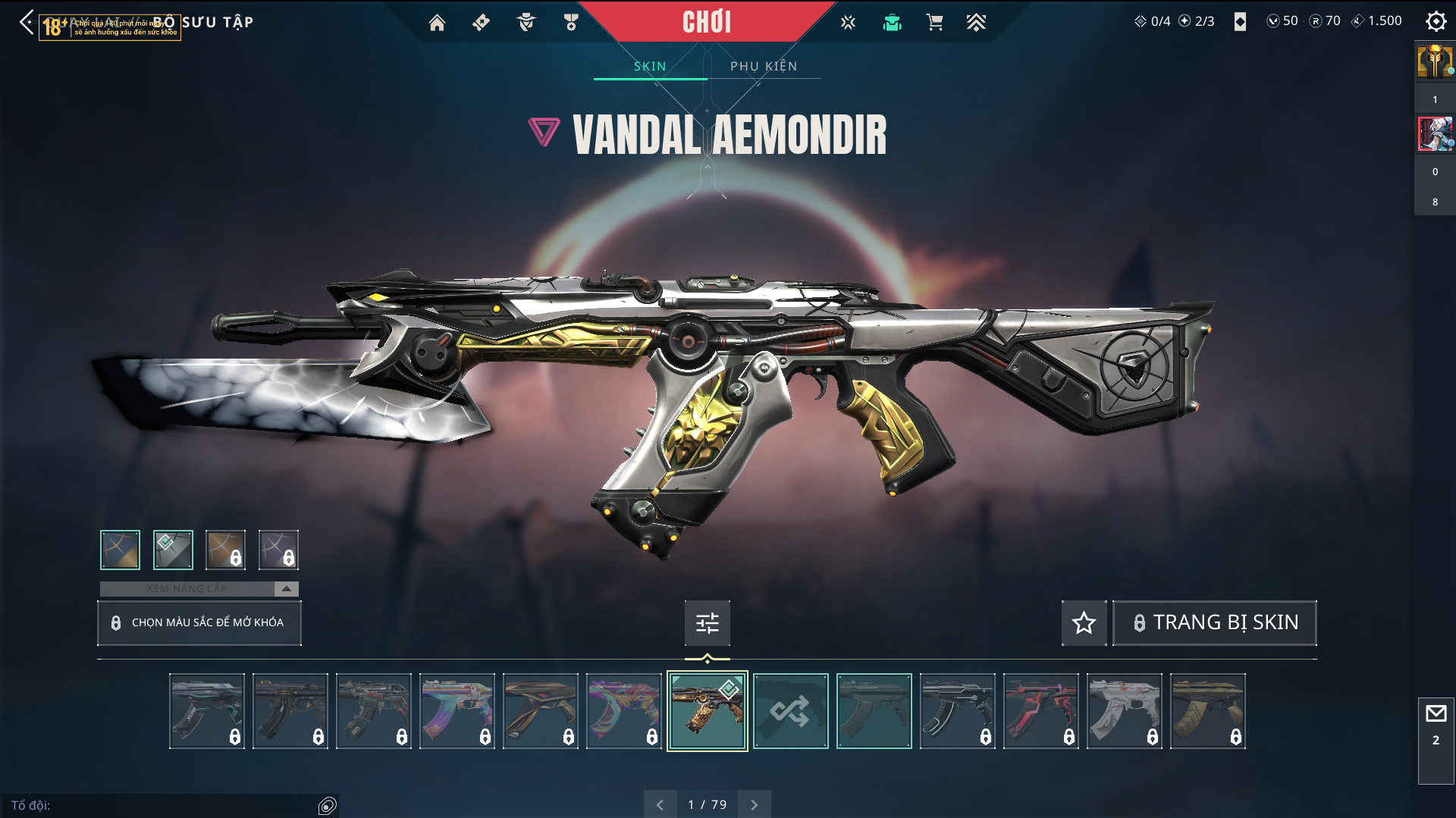The image size is (1456, 818).
Task: Go to the next skin page
Action: 754,804
